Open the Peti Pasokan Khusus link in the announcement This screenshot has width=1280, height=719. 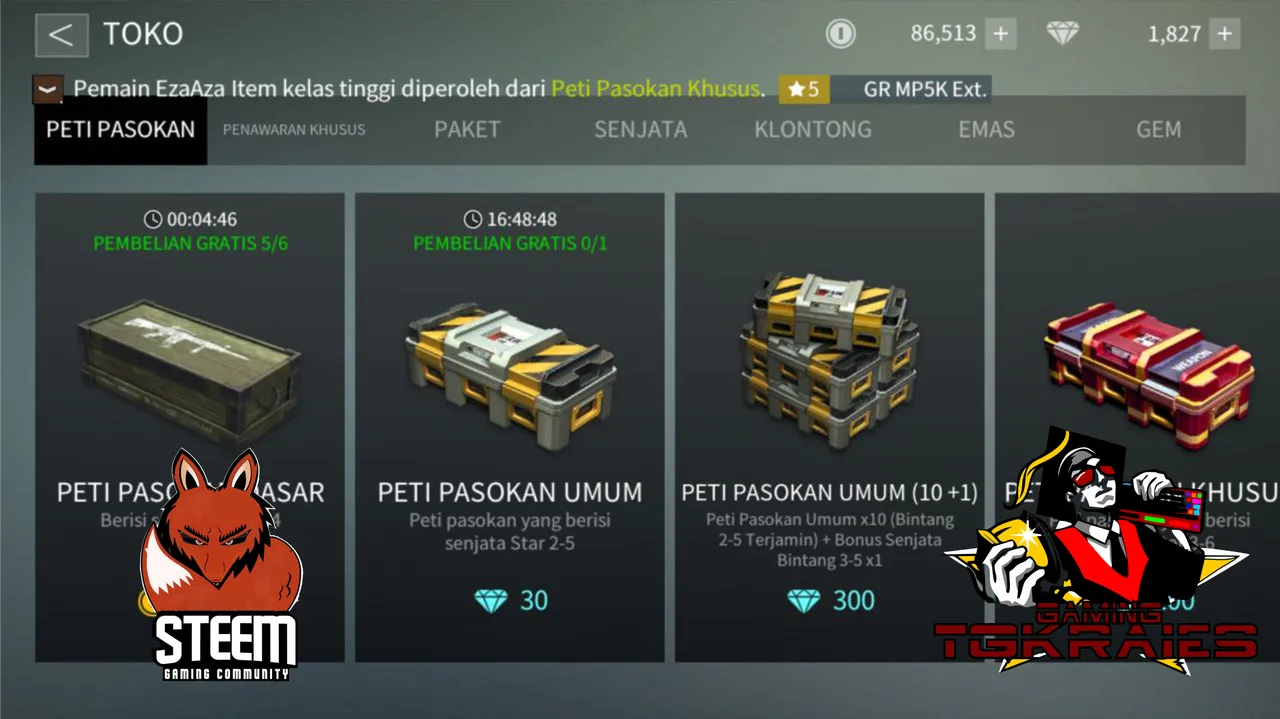[x=655, y=89]
